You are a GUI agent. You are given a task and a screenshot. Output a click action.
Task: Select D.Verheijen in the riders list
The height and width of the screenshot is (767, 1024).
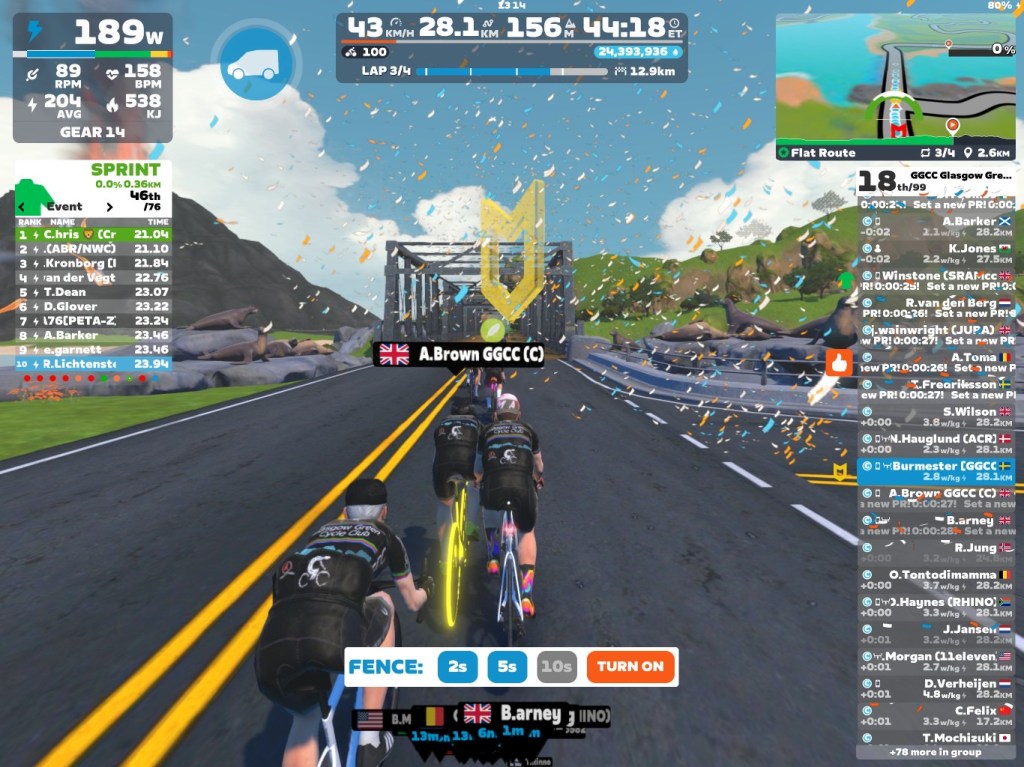point(934,689)
